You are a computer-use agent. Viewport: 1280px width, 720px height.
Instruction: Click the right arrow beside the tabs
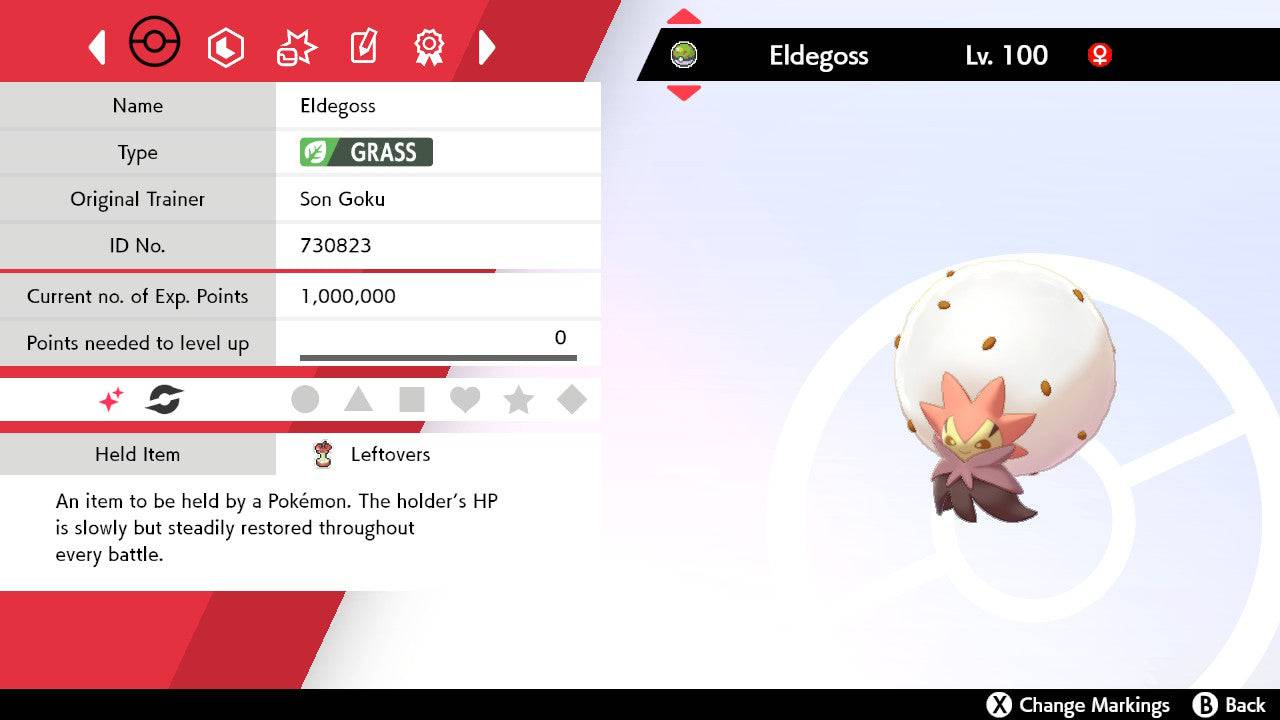coord(487,47)
